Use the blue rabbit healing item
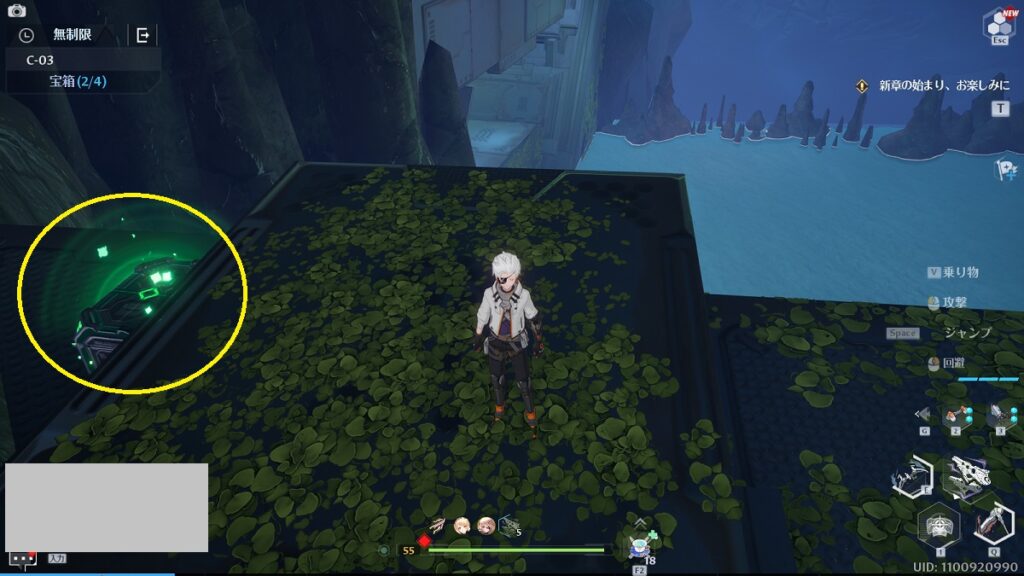 (640, 546)
